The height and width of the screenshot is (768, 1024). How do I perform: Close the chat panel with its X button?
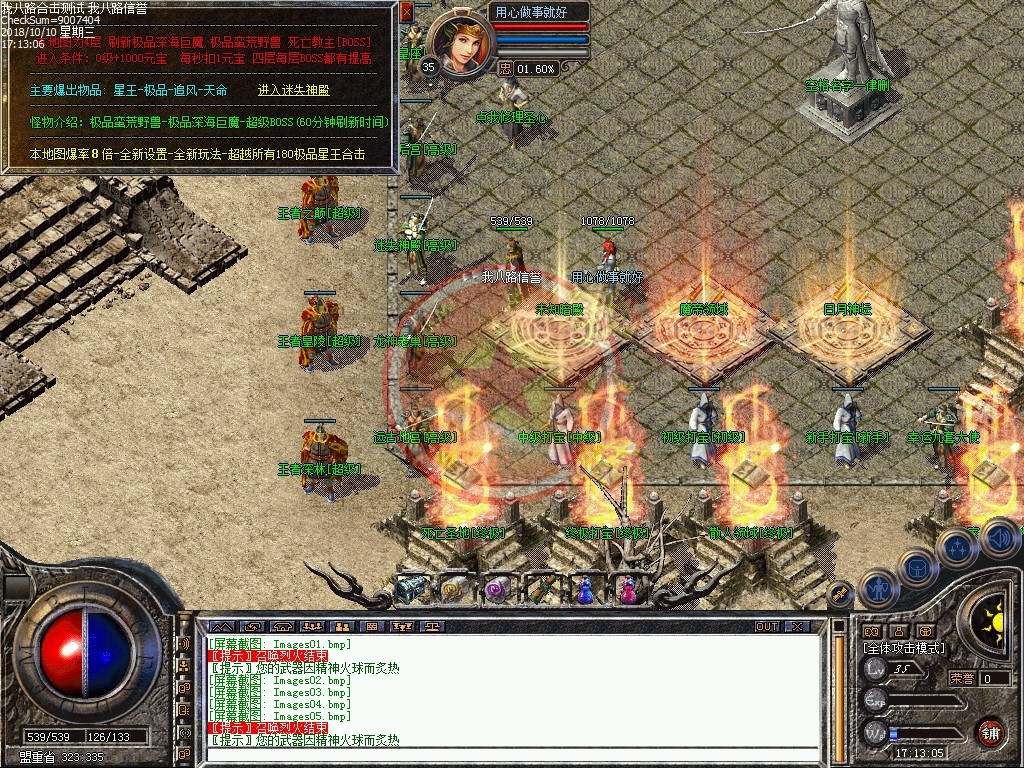point(796,626)
